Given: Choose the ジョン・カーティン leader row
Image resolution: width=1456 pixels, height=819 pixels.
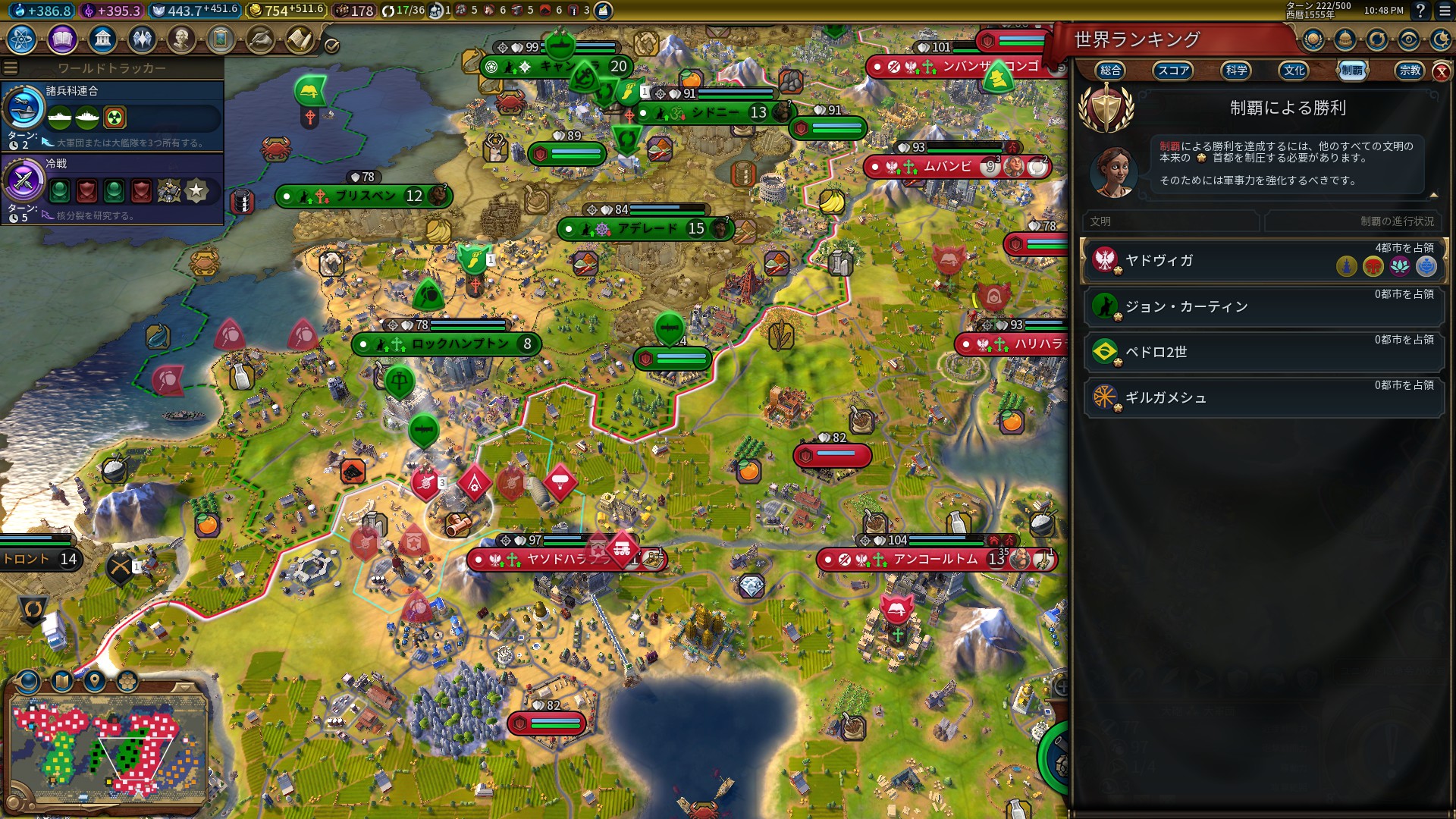Looking at the screenshot, I should [x=1264, y=306].
